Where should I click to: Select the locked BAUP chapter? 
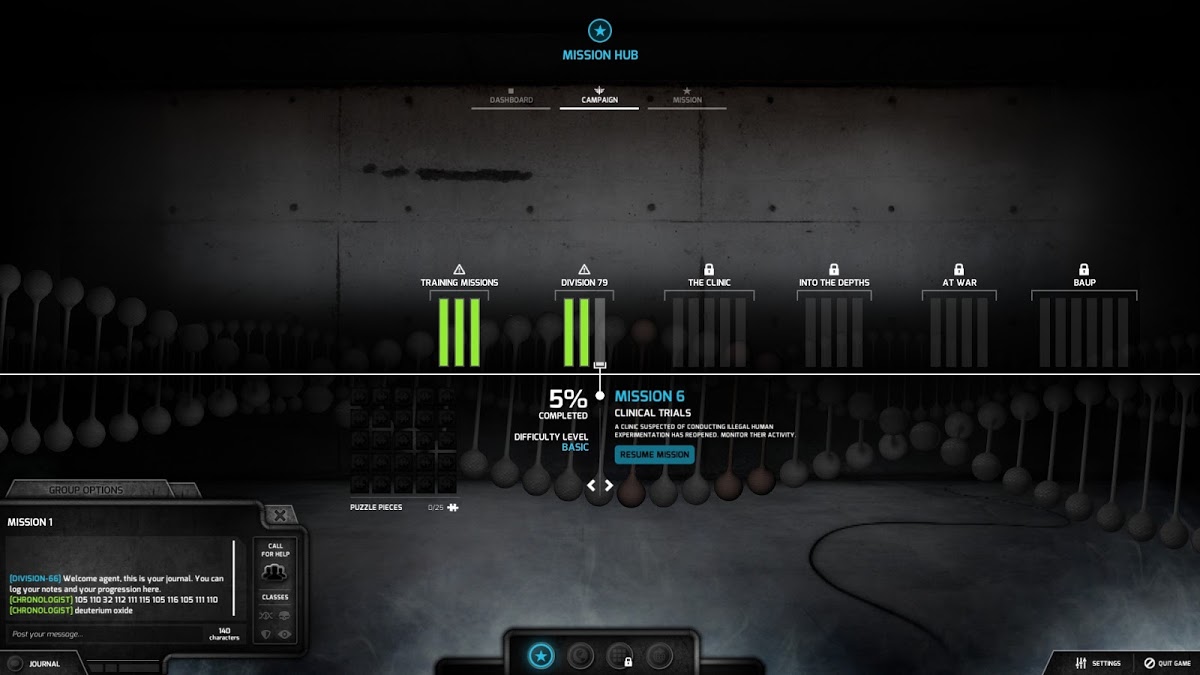pos(1084,283)
